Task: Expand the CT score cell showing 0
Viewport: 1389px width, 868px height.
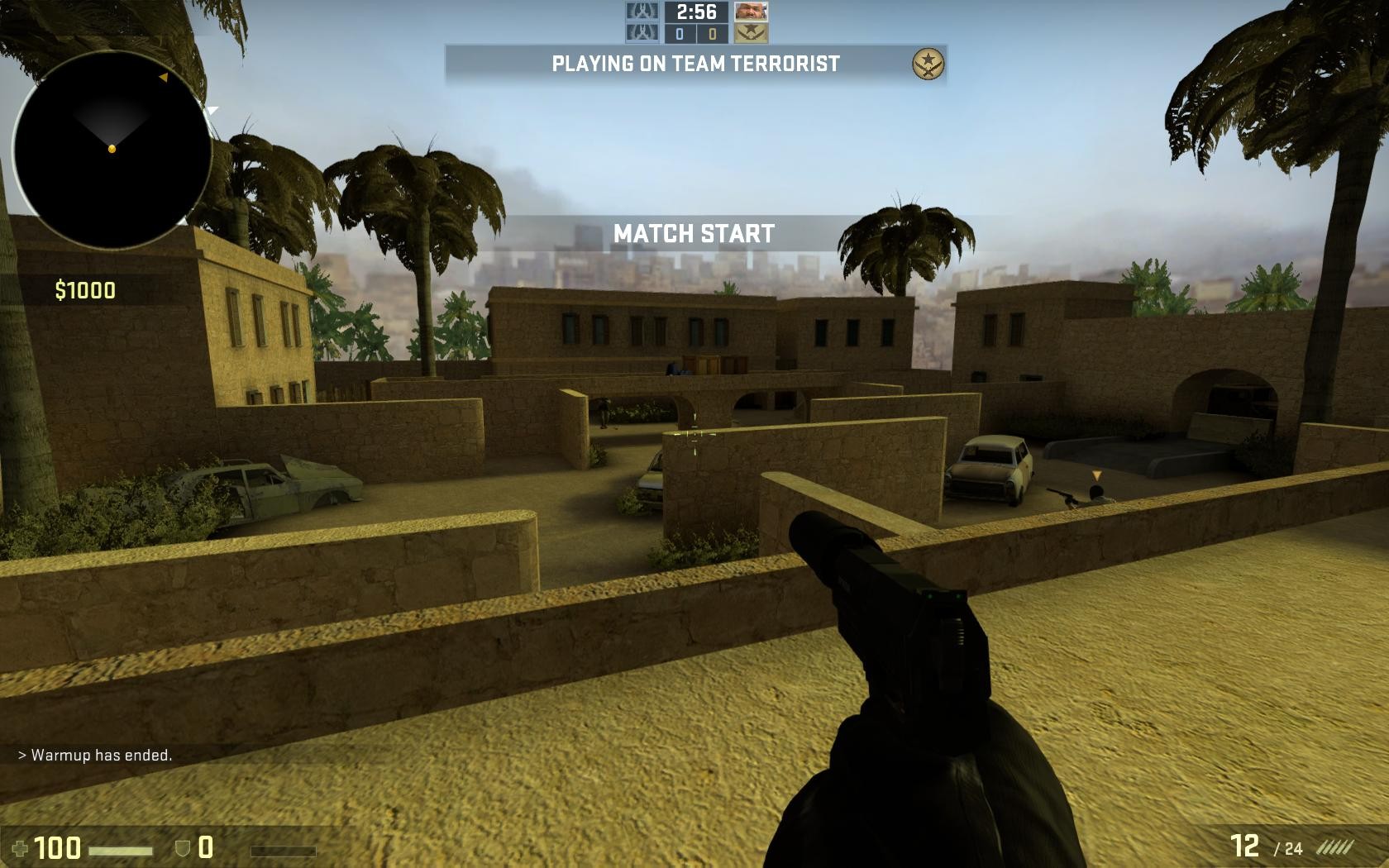Action: (x=680, y=36)
